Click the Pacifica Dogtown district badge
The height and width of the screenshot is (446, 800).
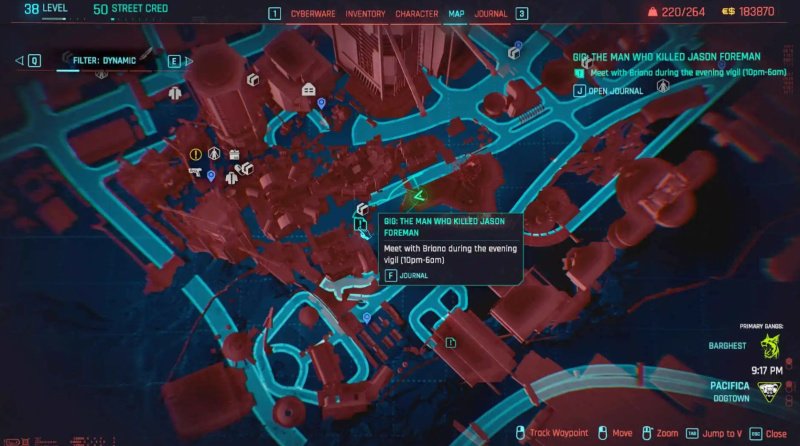click(768, 391)
